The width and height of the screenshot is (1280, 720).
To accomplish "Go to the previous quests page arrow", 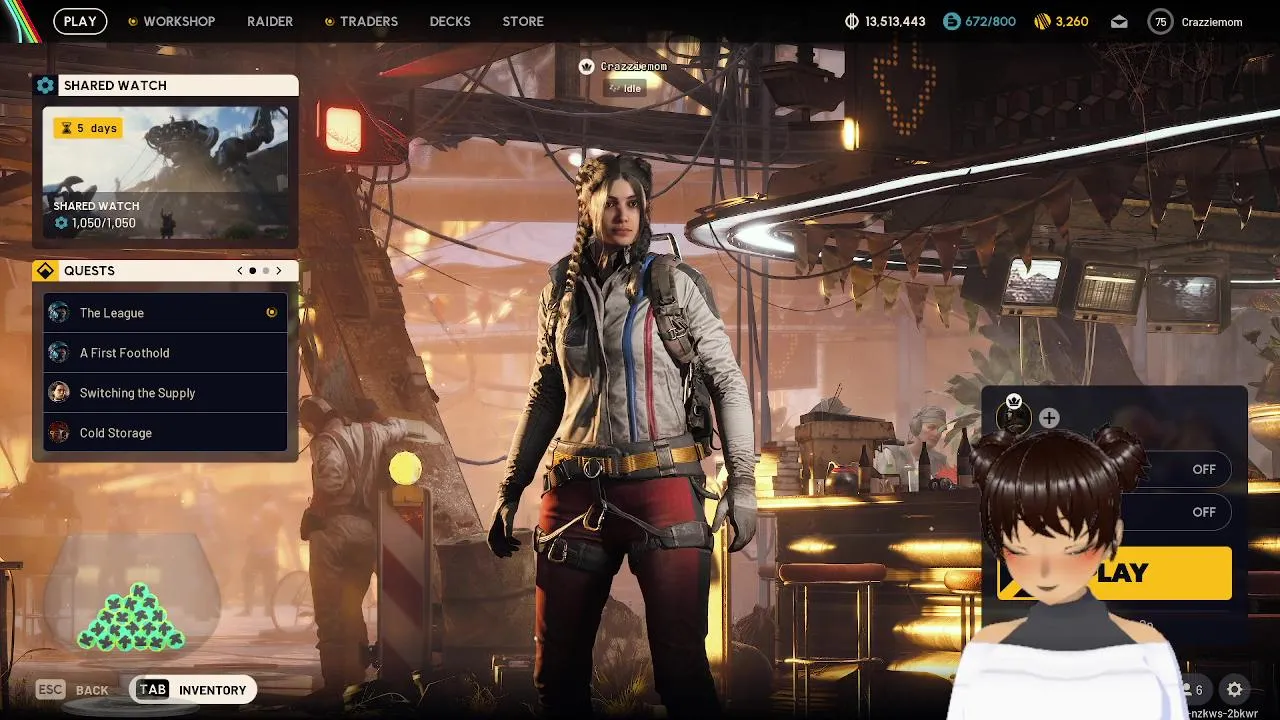I will 240,271.
